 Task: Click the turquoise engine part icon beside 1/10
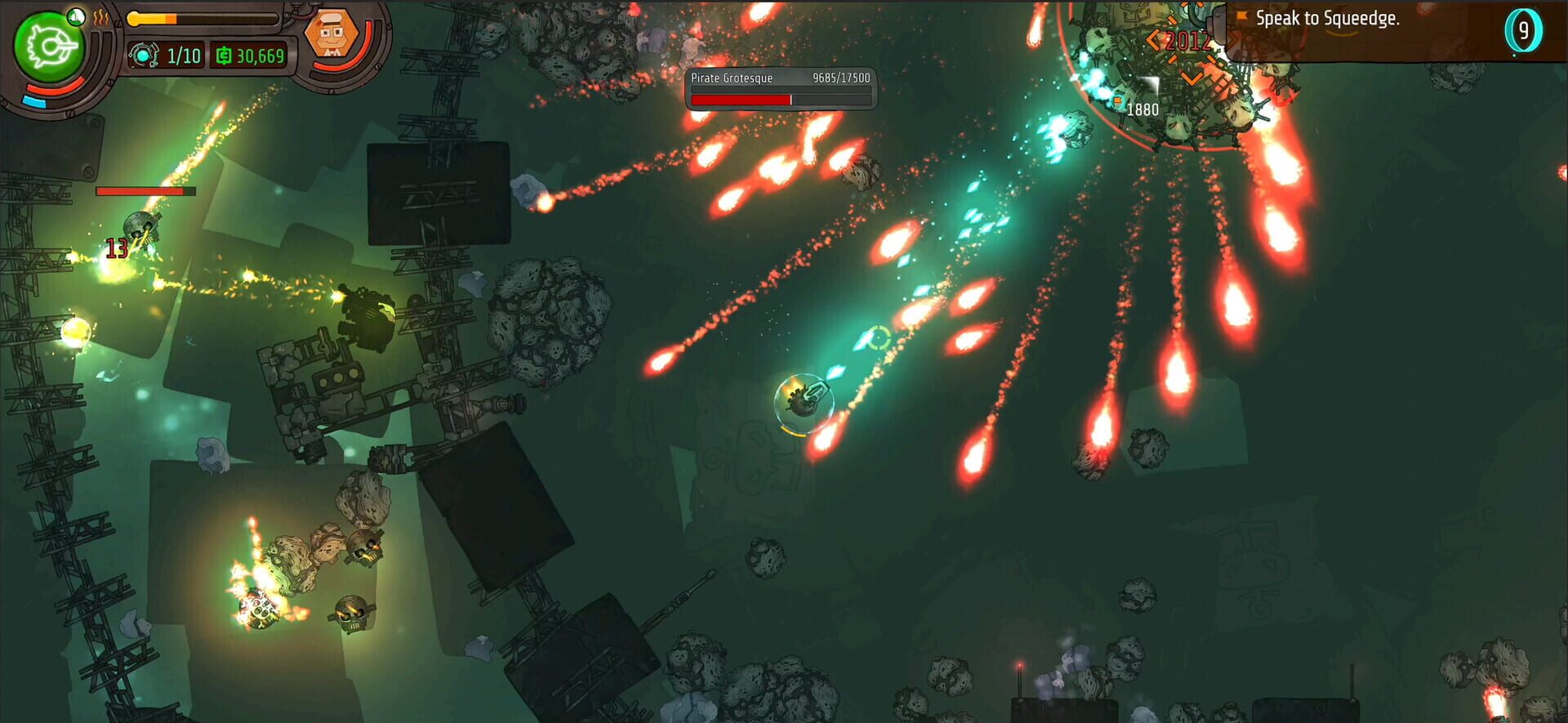(145, 55)
